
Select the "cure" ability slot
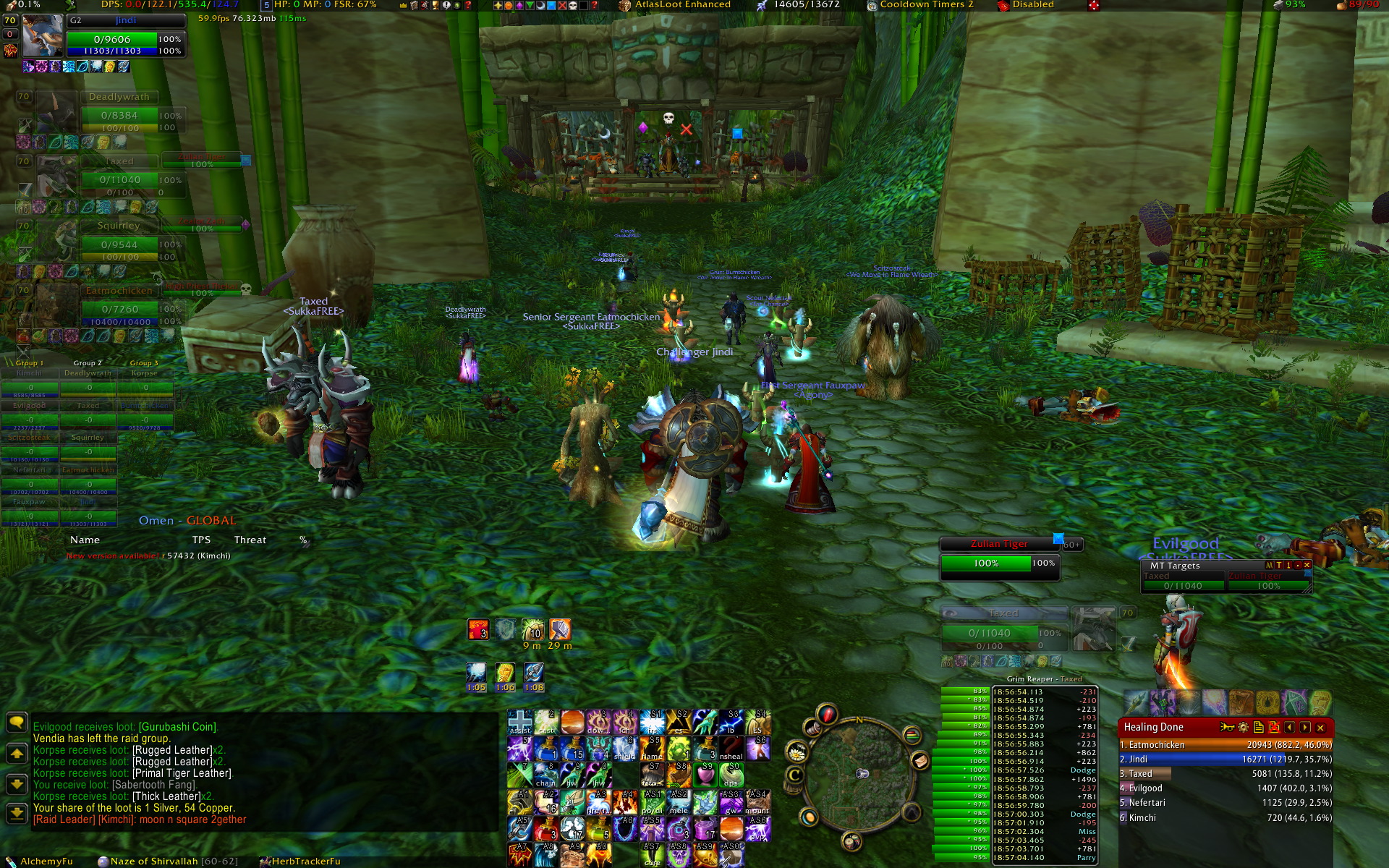pos(652,855)
